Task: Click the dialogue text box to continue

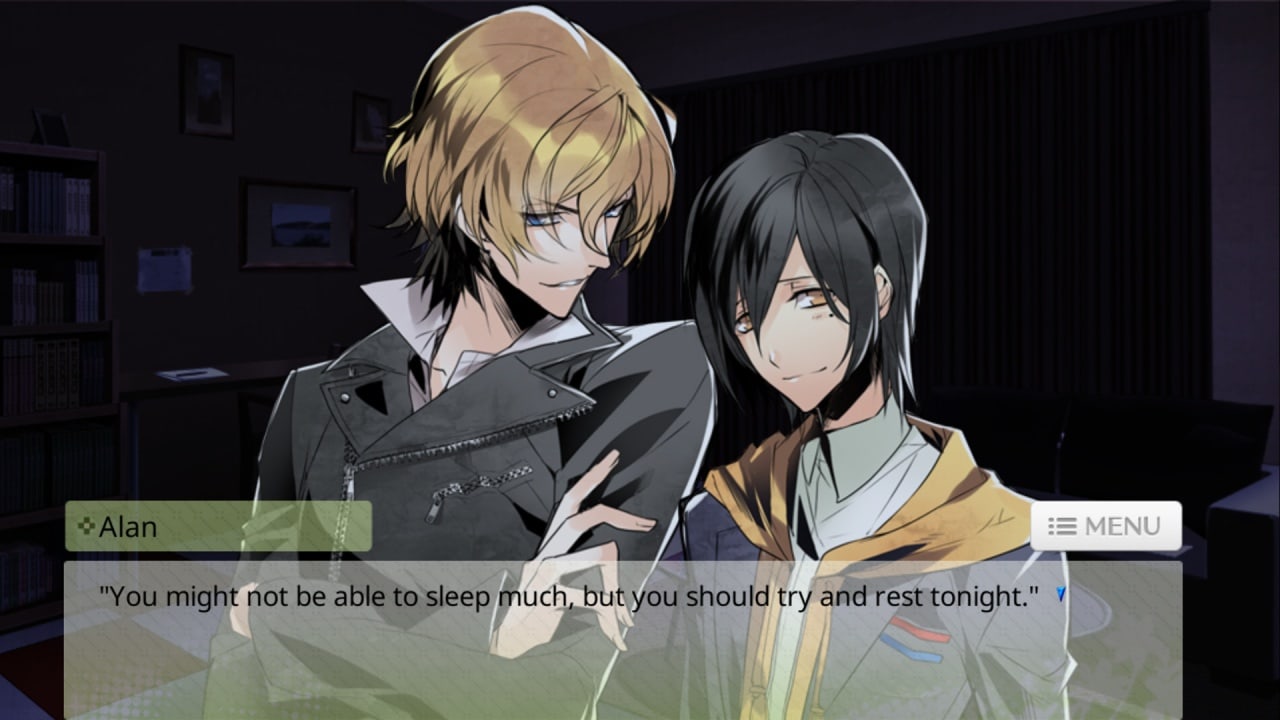Action: [x=622, y=650]
